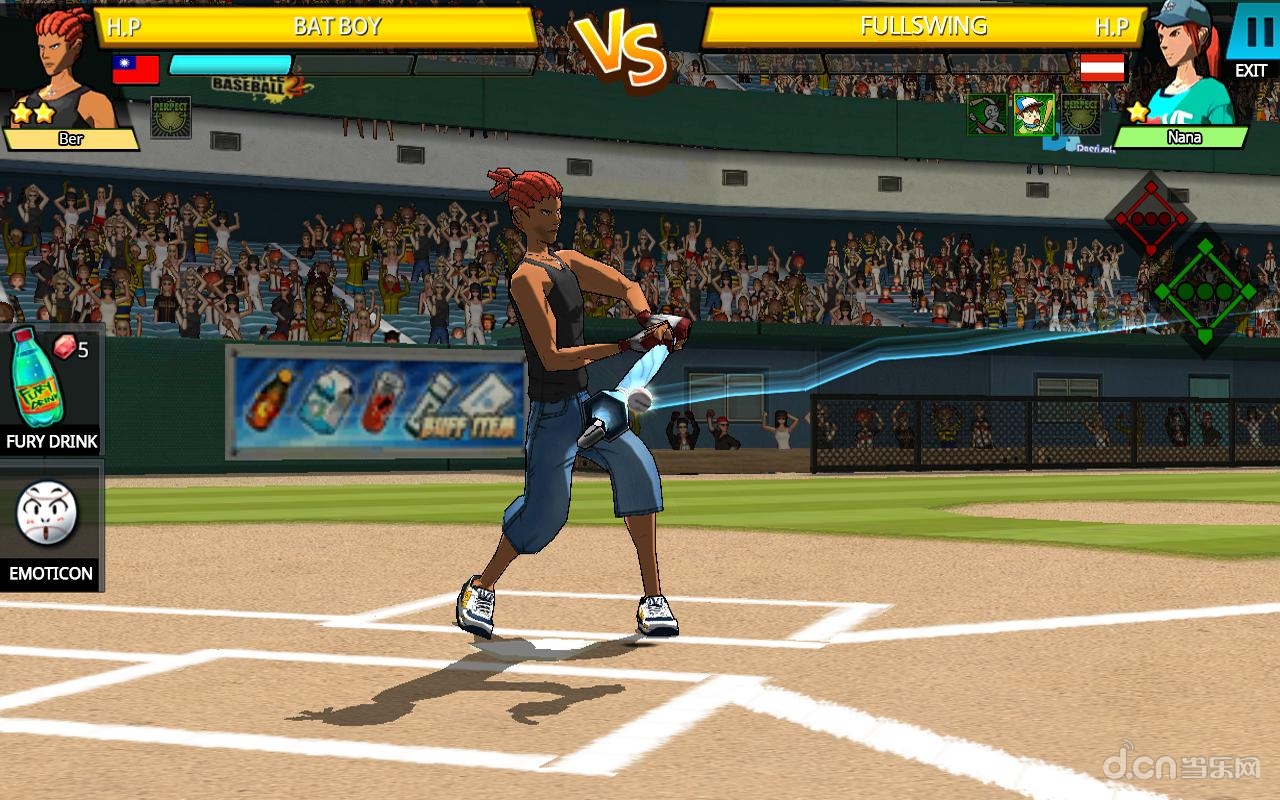The image size is (1280, 800).
Task: Use the Fury Drink item
Action: point(50,390)
